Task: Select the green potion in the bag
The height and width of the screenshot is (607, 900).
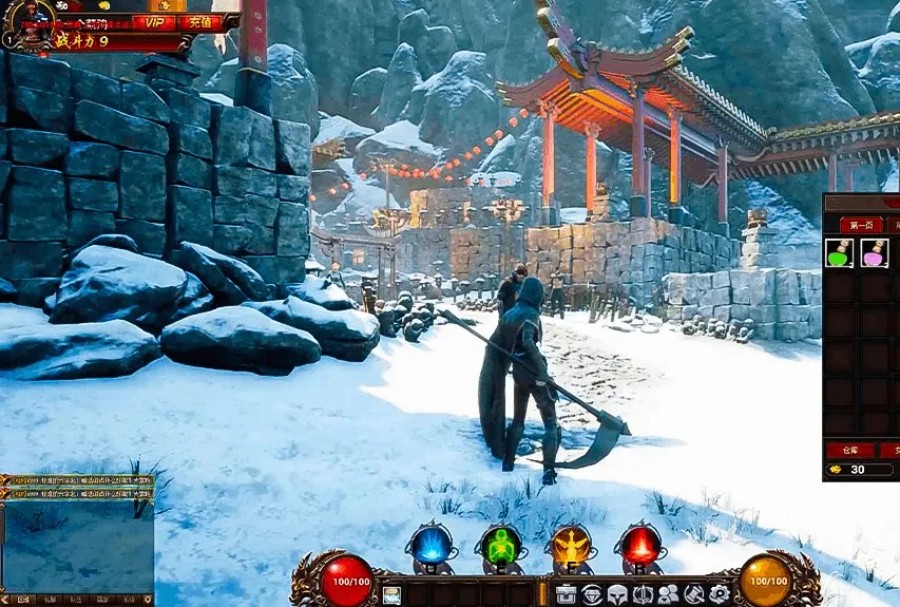Action: [840, 254]
